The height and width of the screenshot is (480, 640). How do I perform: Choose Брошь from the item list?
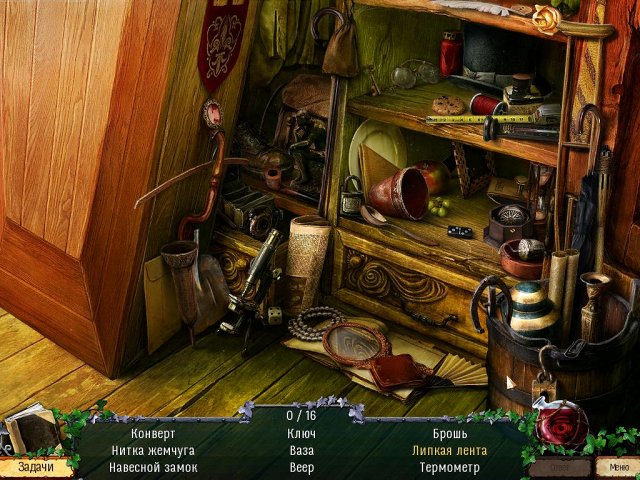click(449, 435)
